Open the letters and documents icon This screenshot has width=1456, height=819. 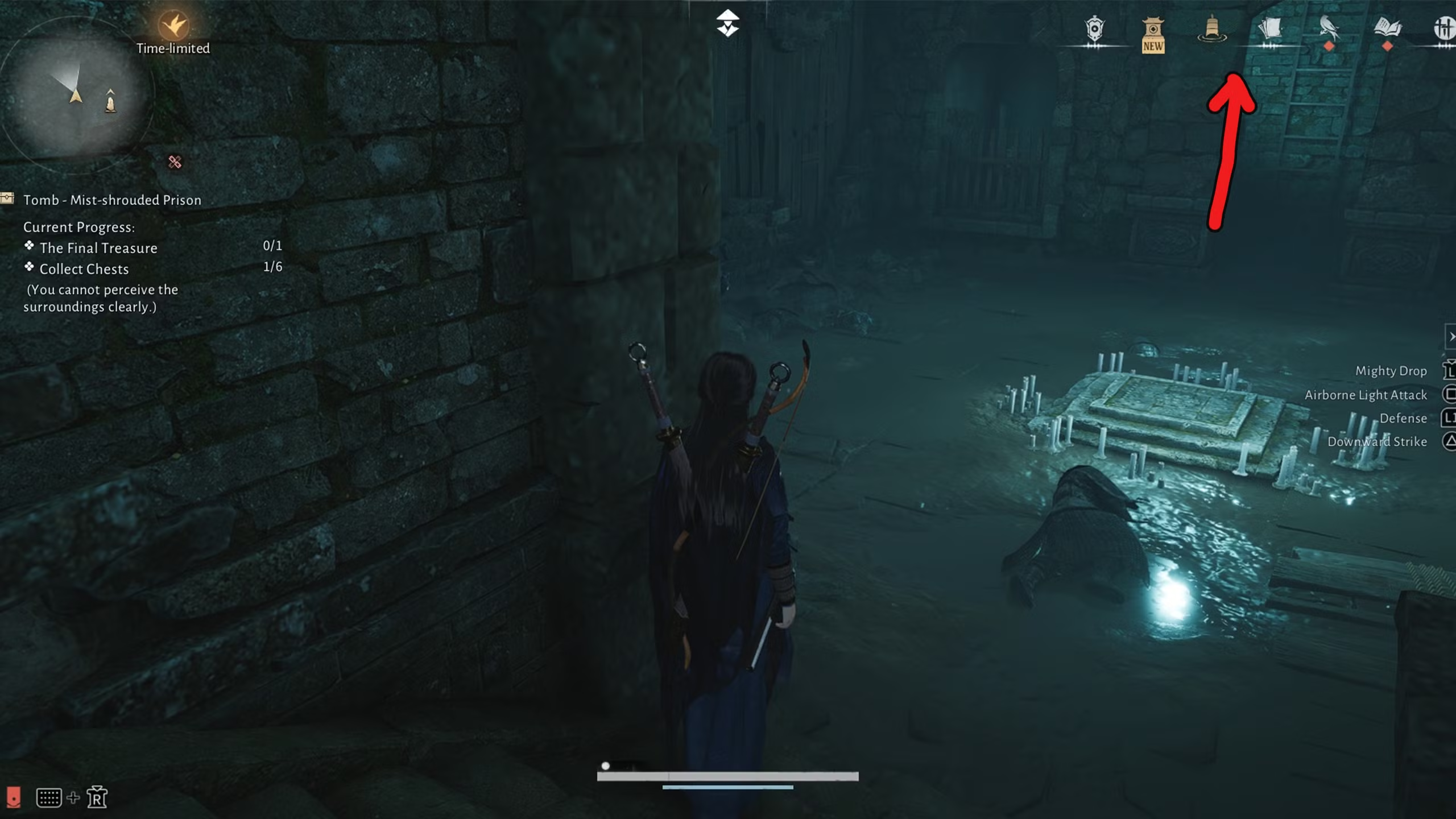1269,27
